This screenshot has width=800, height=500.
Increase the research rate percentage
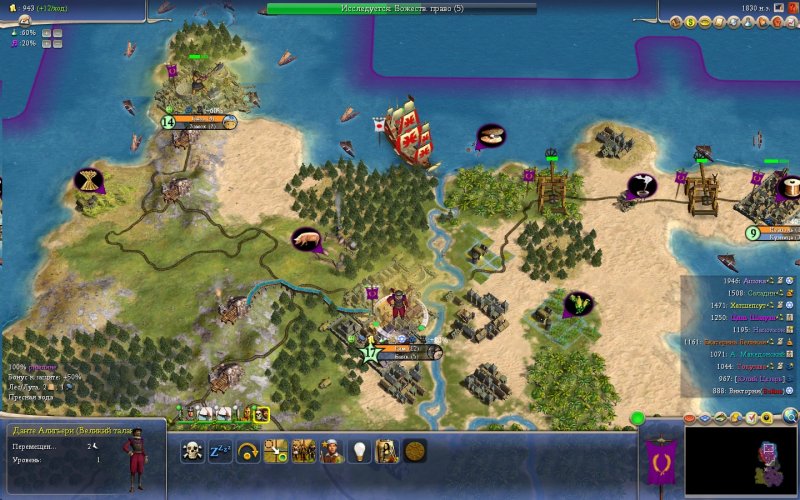pyautogui.click(x=45, y=32)
